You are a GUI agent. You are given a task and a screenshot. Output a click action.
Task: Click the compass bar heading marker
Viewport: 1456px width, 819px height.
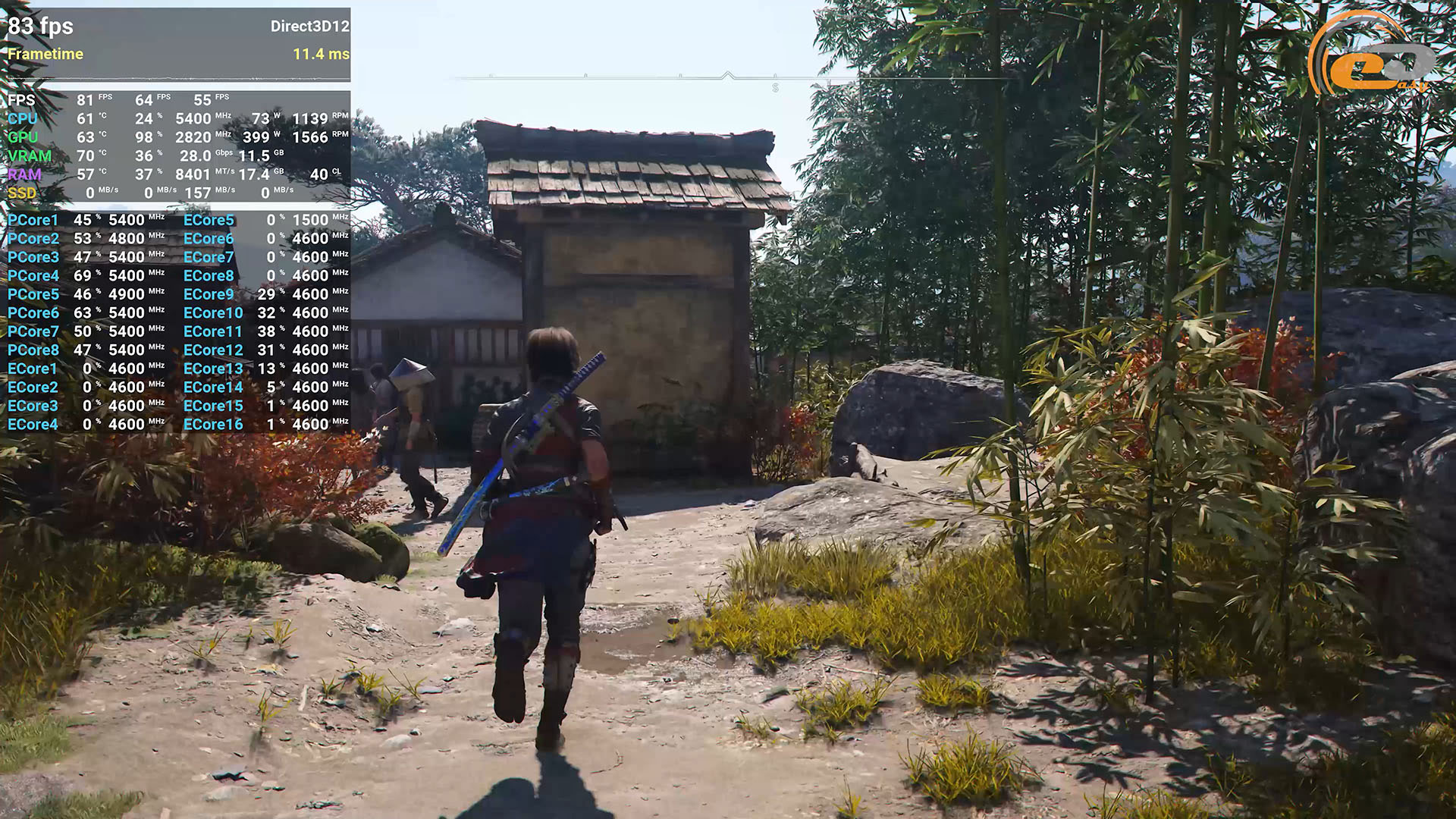click(x=728, y=75)
